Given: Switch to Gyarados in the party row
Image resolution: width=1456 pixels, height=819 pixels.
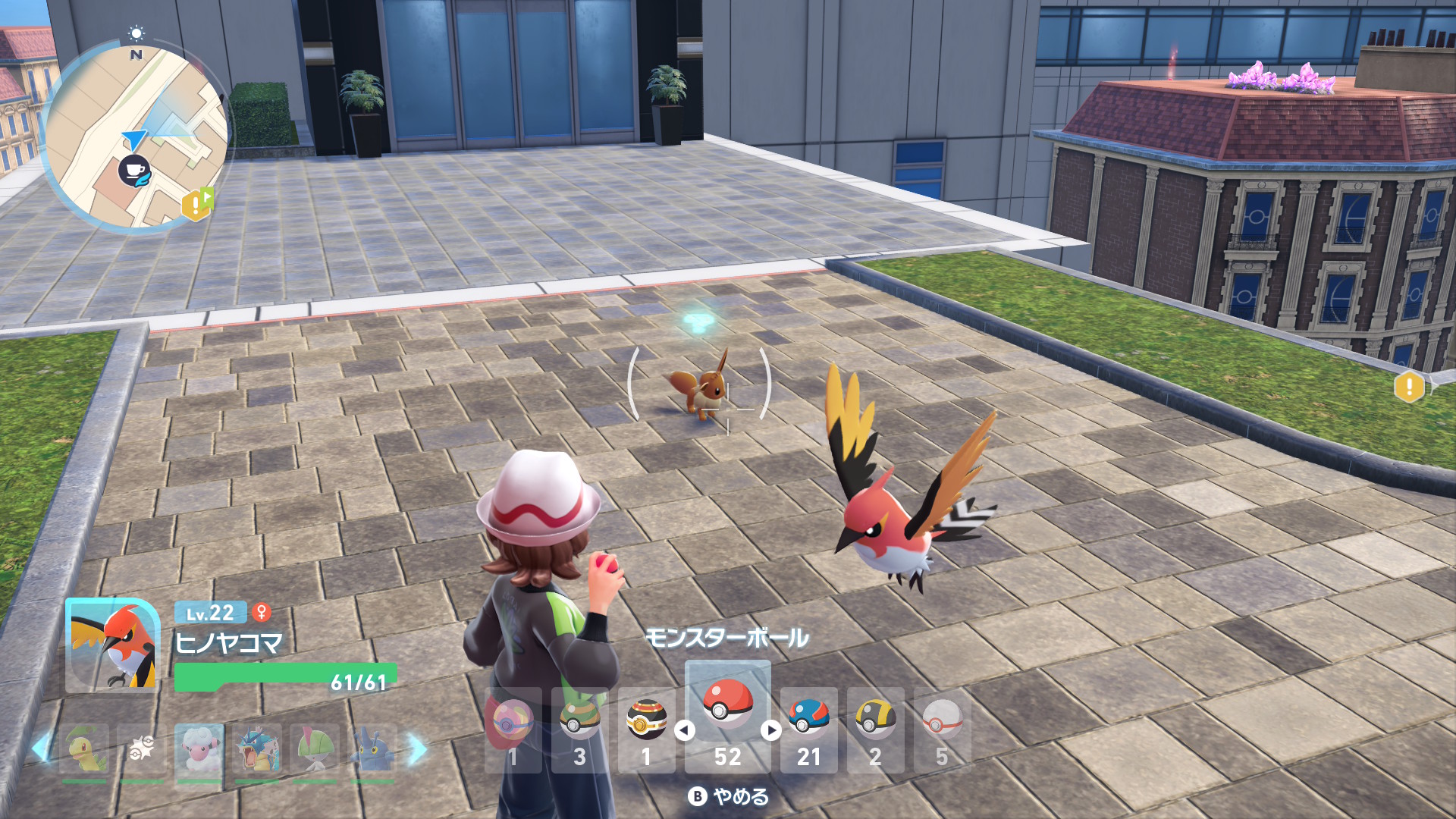Looking at the screenshot, I should coord(257,750).
